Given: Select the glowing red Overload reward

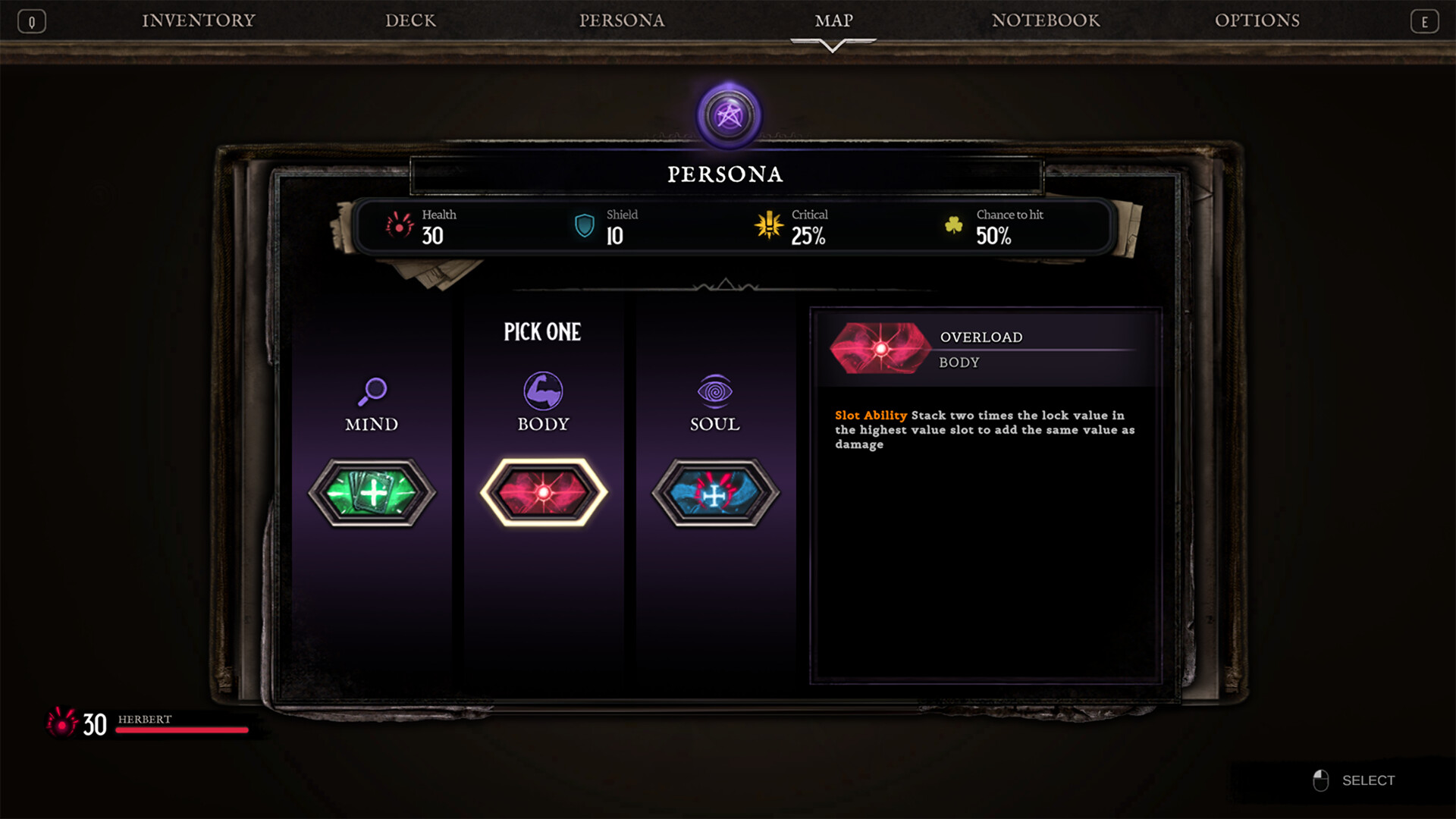Looking at the screenshot, I should [x=543, y=491].
